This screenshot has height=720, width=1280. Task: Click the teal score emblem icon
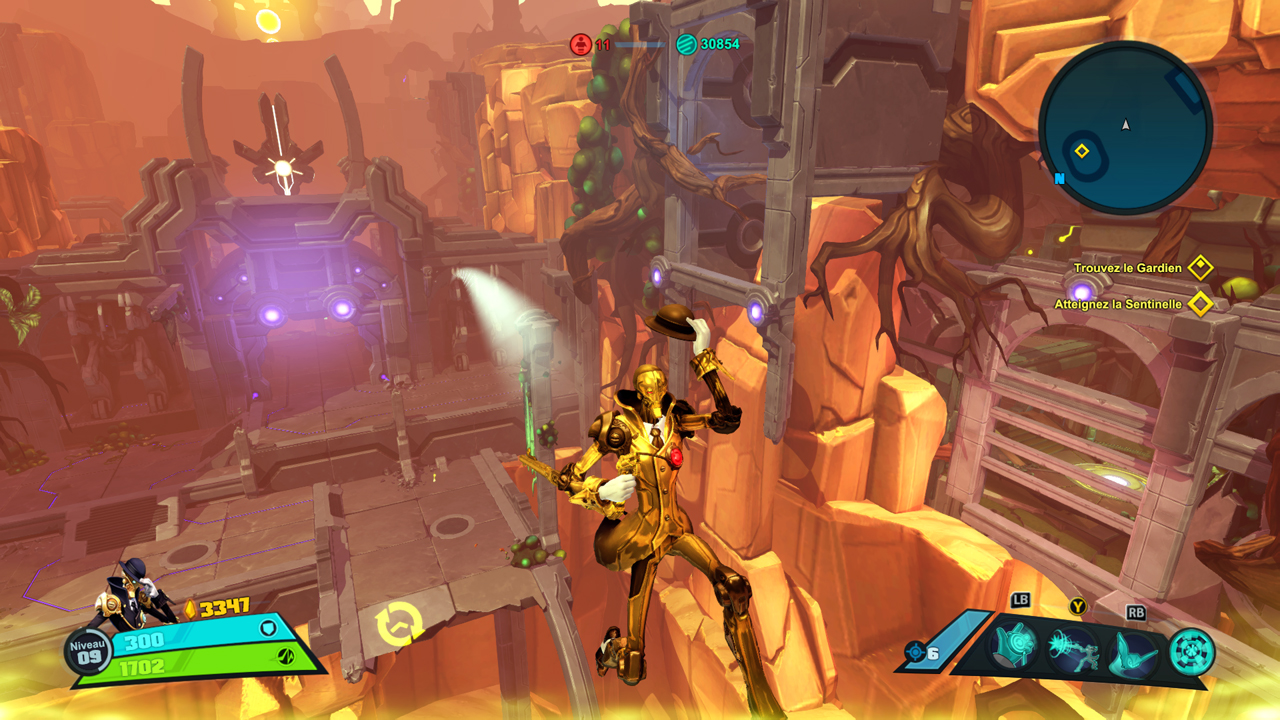[686, 44]
